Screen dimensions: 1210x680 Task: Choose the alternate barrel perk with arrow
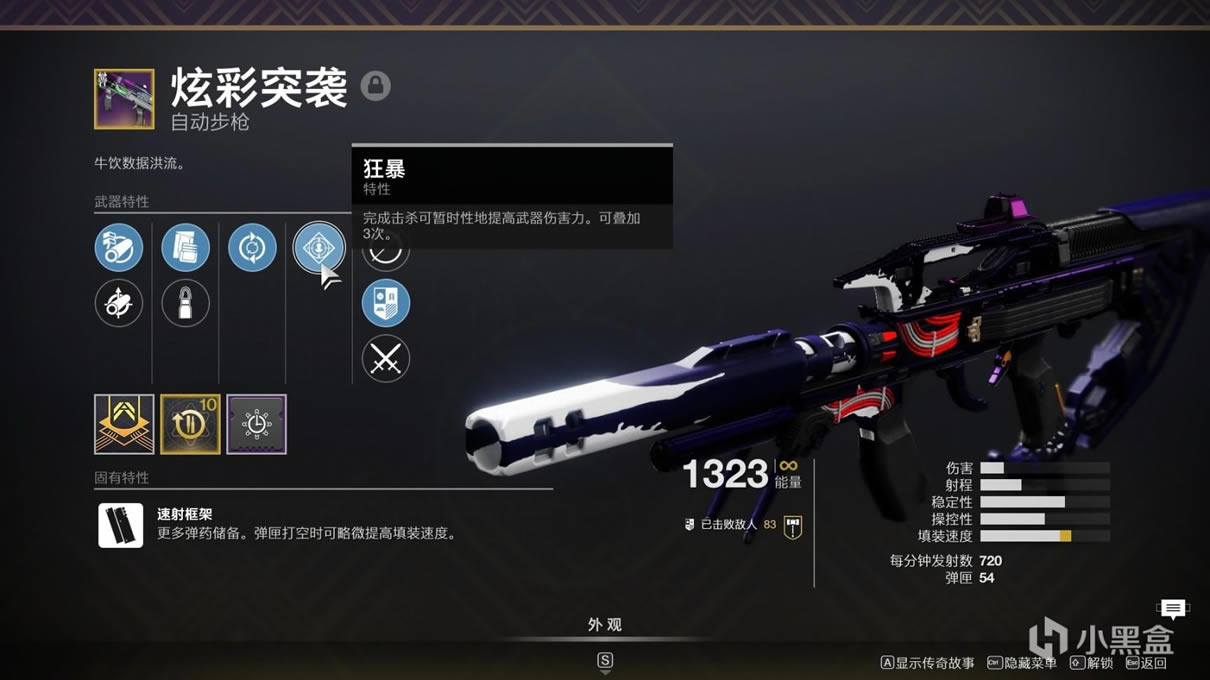tap(119, 303)
